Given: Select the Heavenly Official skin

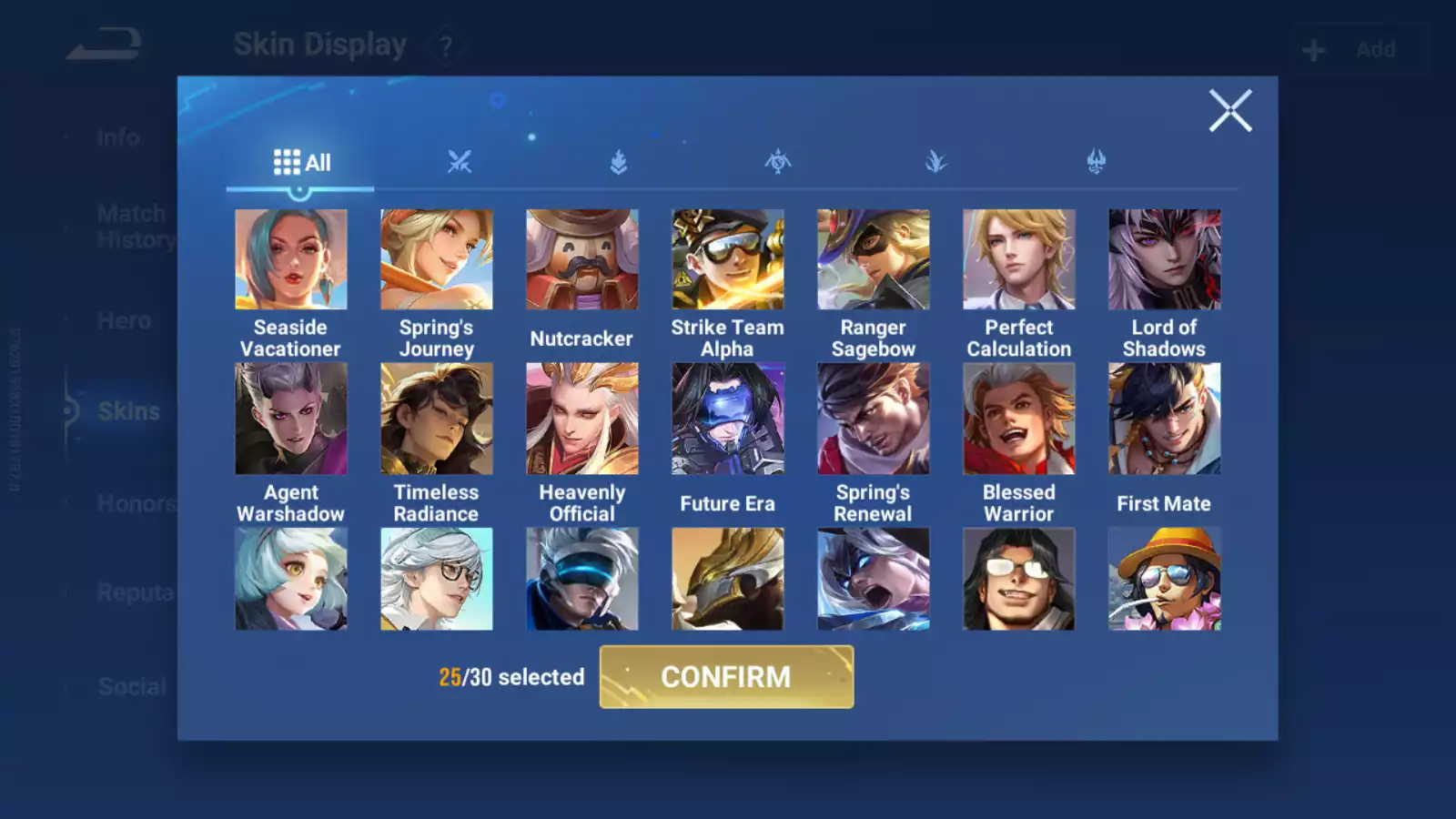Looking at the screenshot, I should coord(582,419).
